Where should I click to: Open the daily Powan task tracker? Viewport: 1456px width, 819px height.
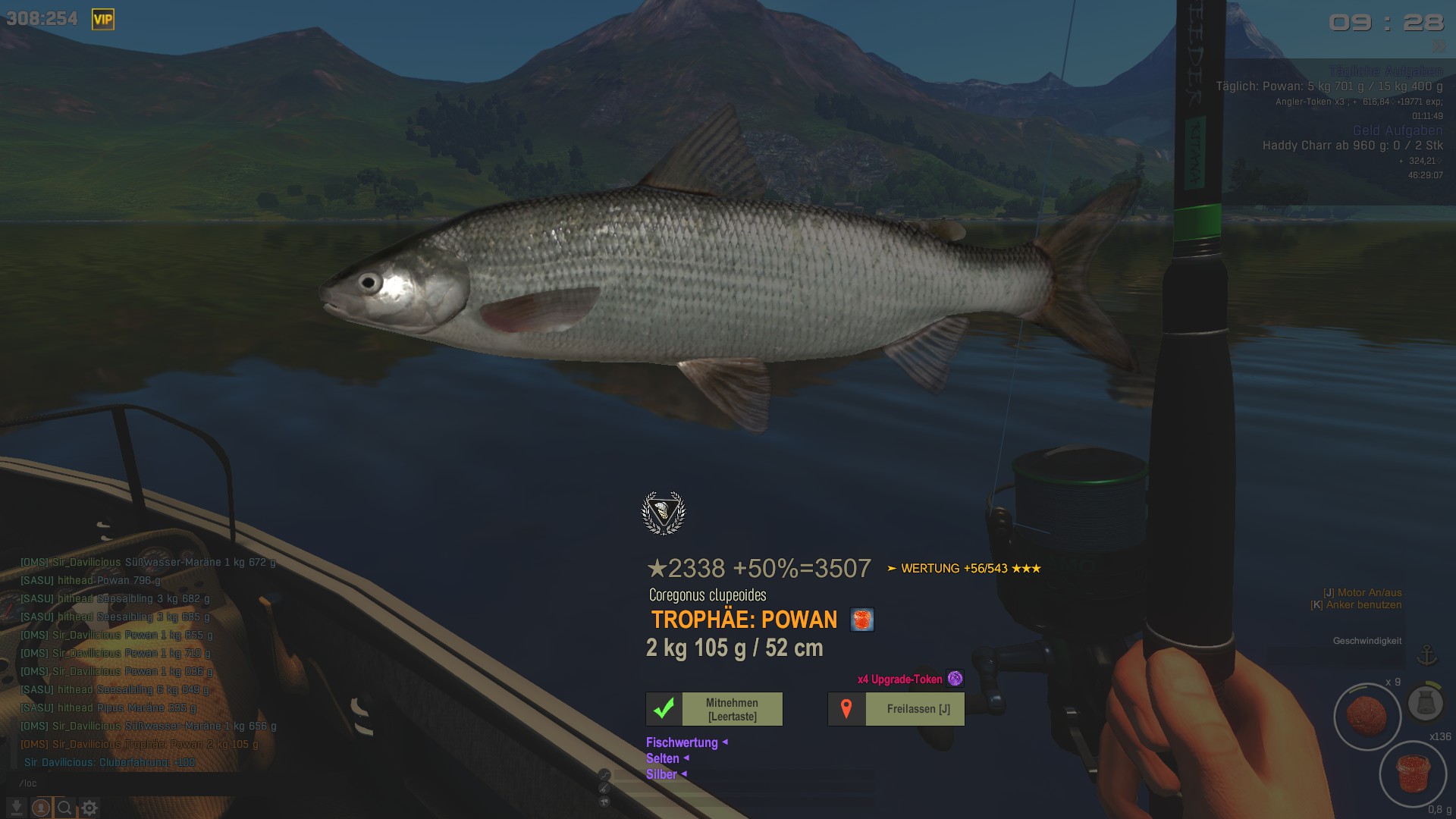pyautogui.click(x=1329, y=86)
